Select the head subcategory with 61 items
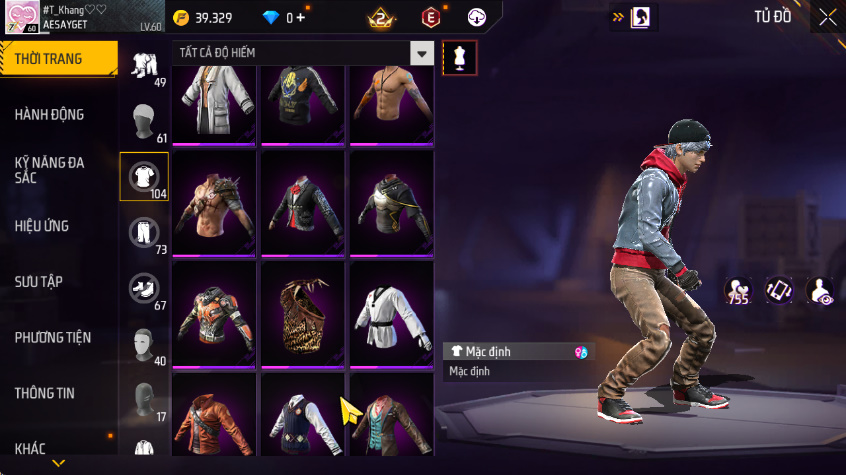This screenshot has height=475, width=846. click(x=143, y=121)
